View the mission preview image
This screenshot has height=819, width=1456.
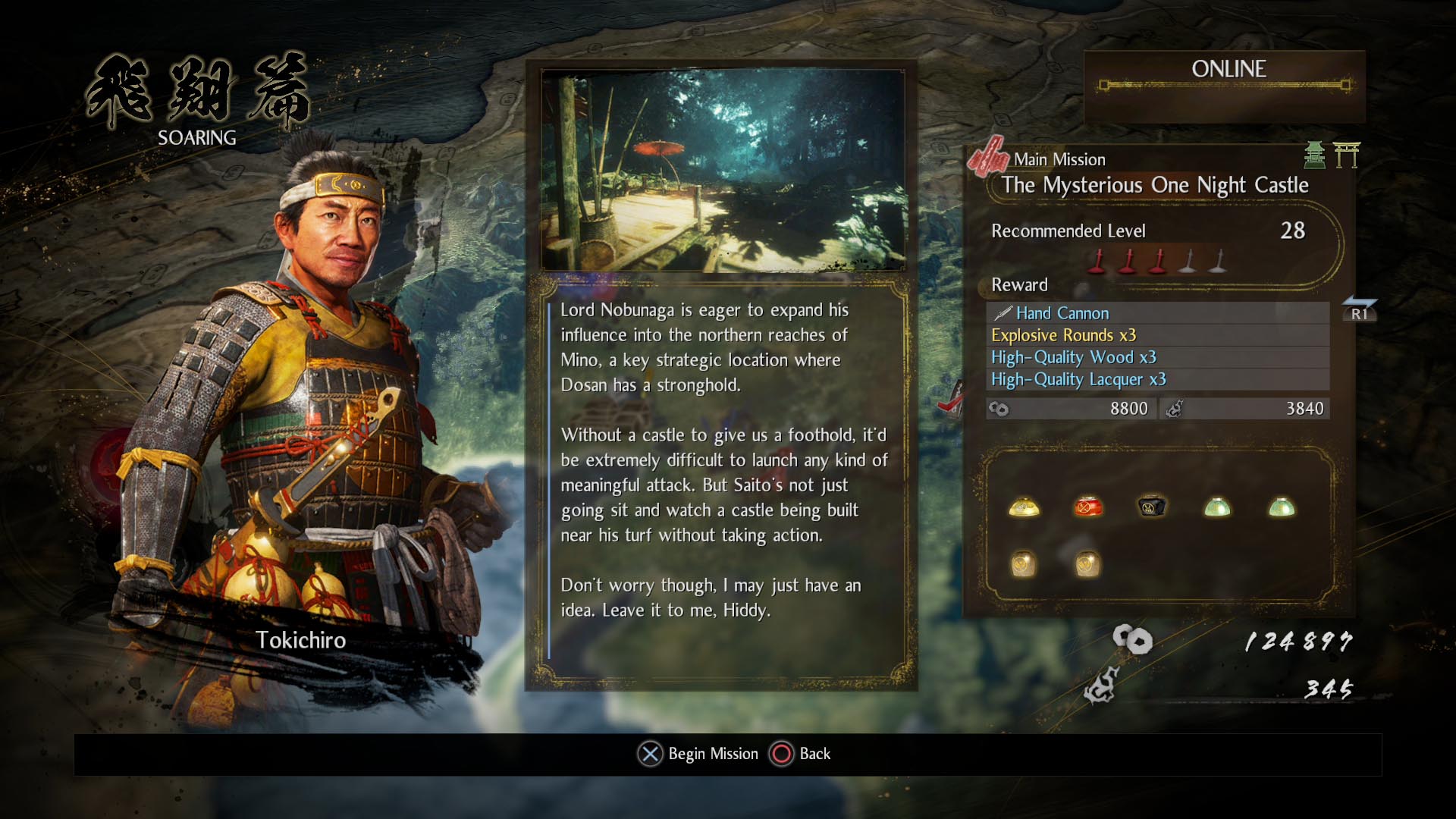click(723, 171)
